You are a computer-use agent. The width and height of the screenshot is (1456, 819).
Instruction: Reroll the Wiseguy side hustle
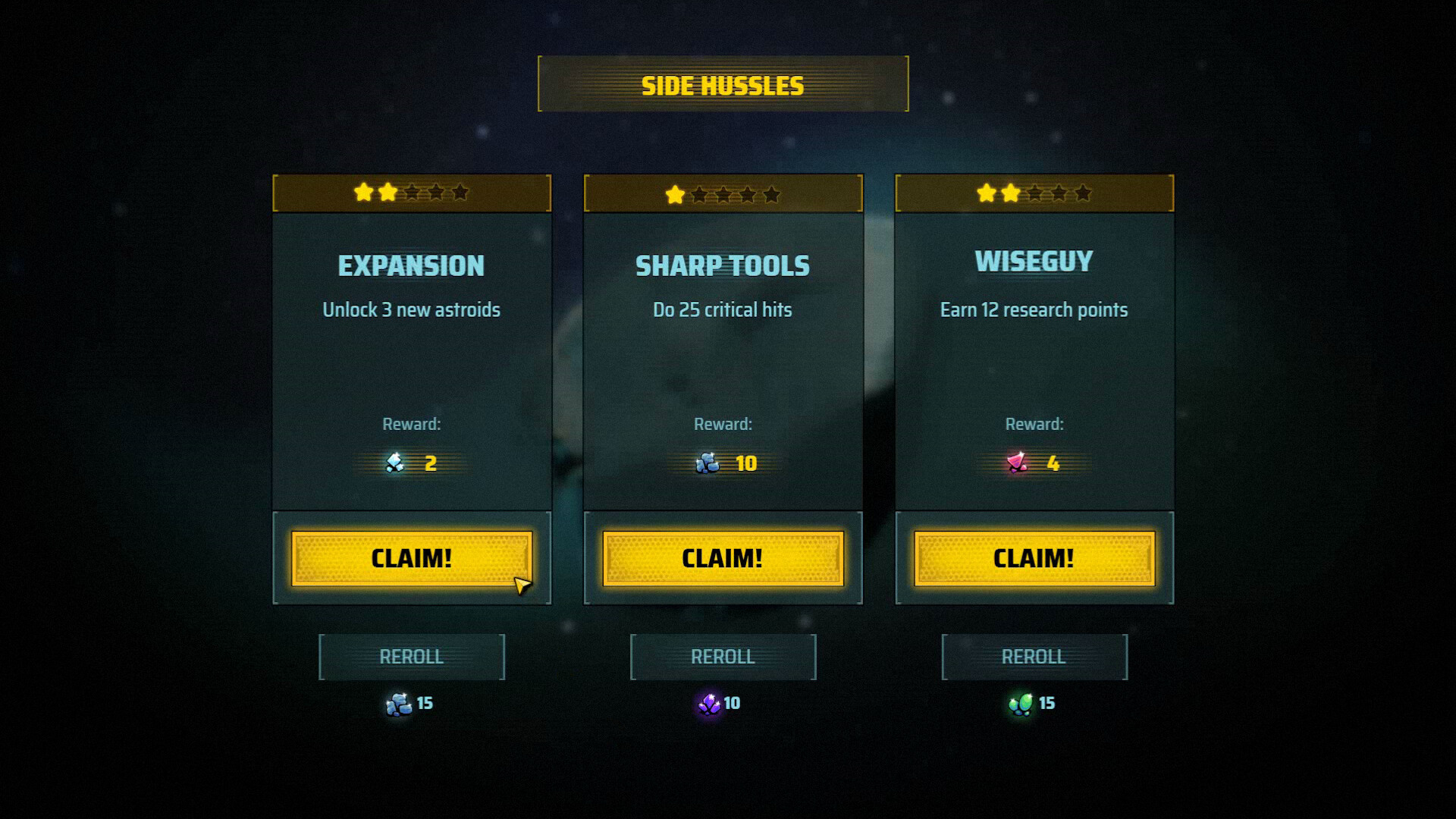tap(1033, 656)
